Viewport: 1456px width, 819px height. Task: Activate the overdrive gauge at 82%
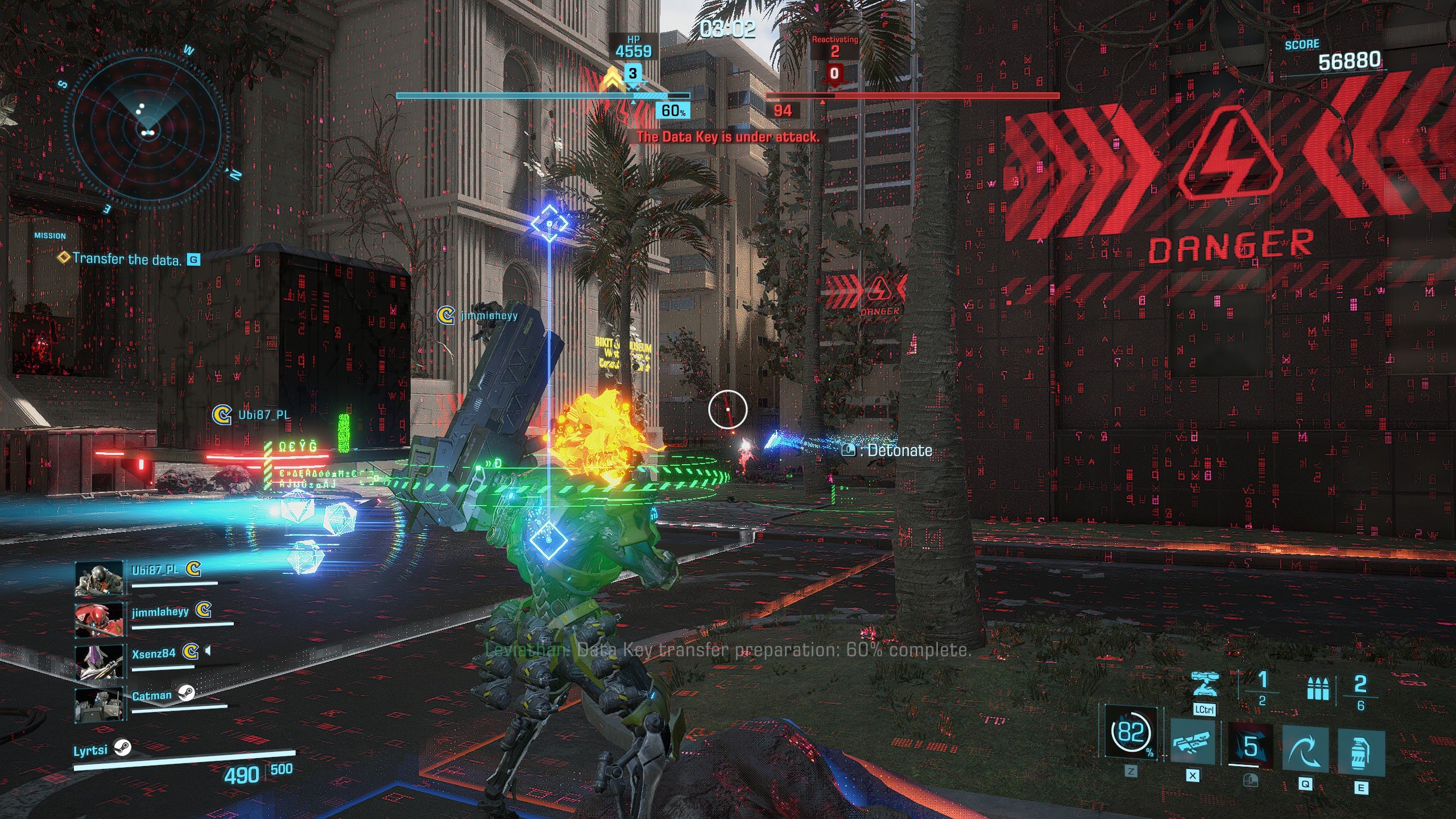click(1131, 734)
